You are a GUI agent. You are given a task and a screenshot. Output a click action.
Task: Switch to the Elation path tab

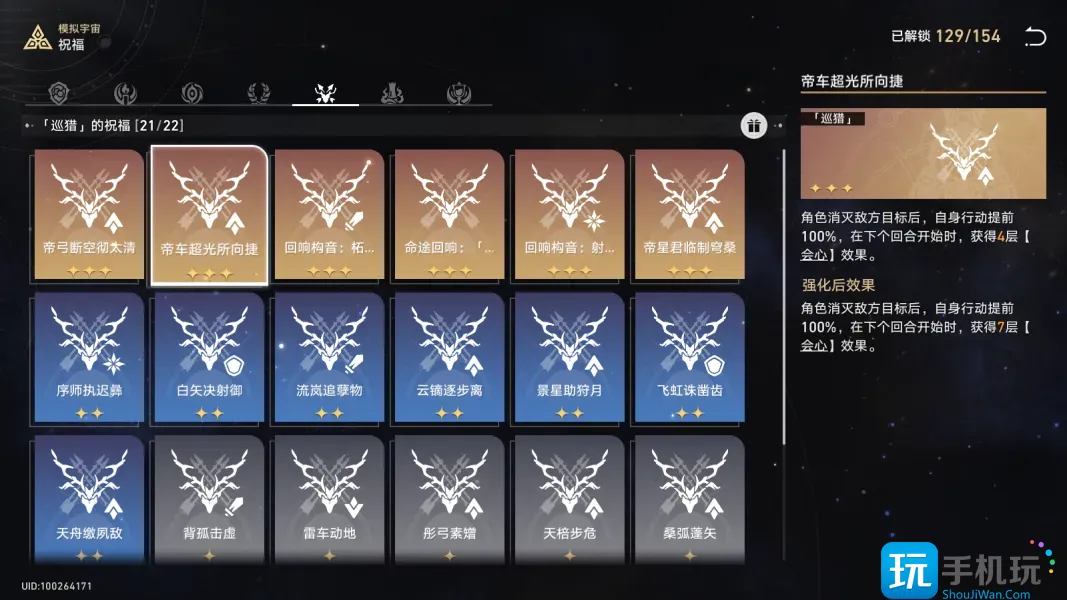point(459,93)
